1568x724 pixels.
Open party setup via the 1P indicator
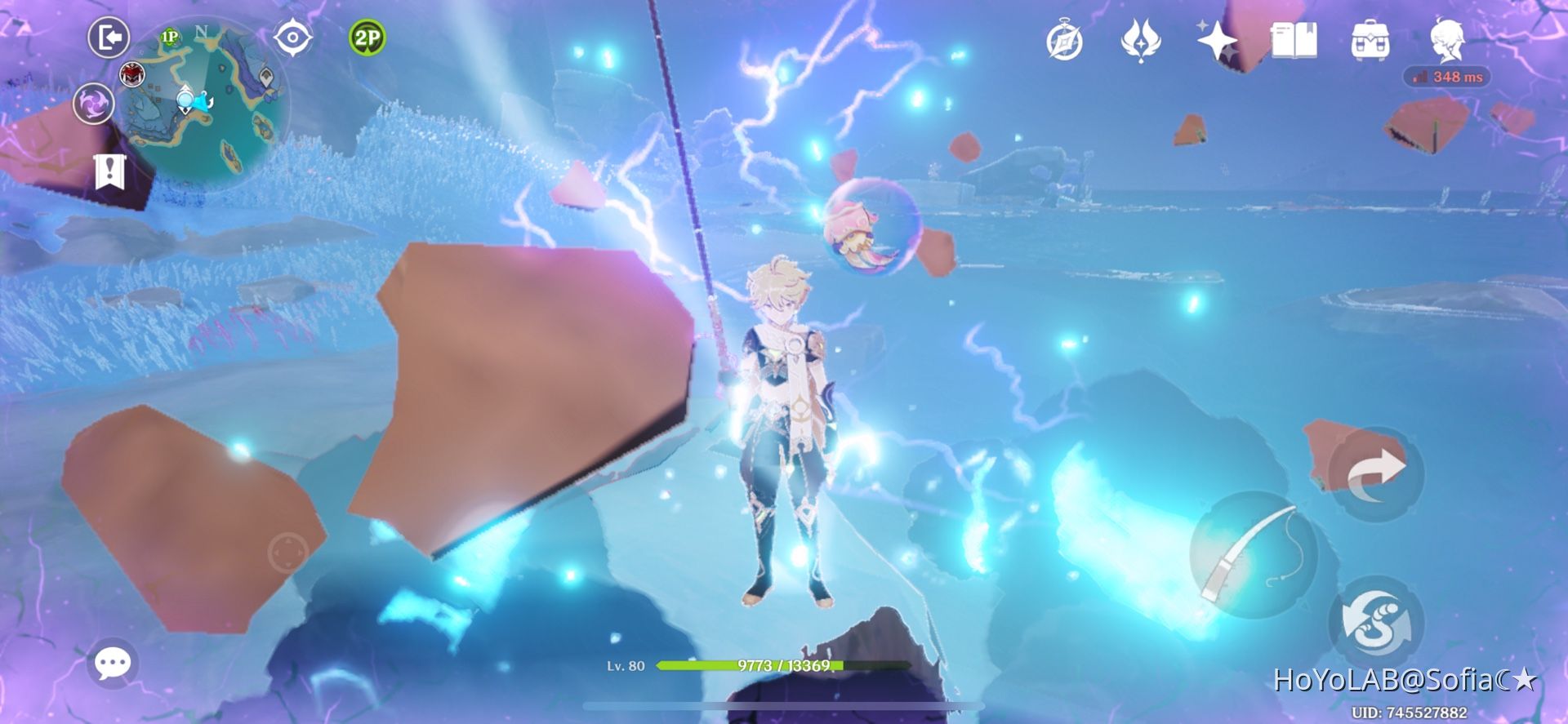coord(169,35)
